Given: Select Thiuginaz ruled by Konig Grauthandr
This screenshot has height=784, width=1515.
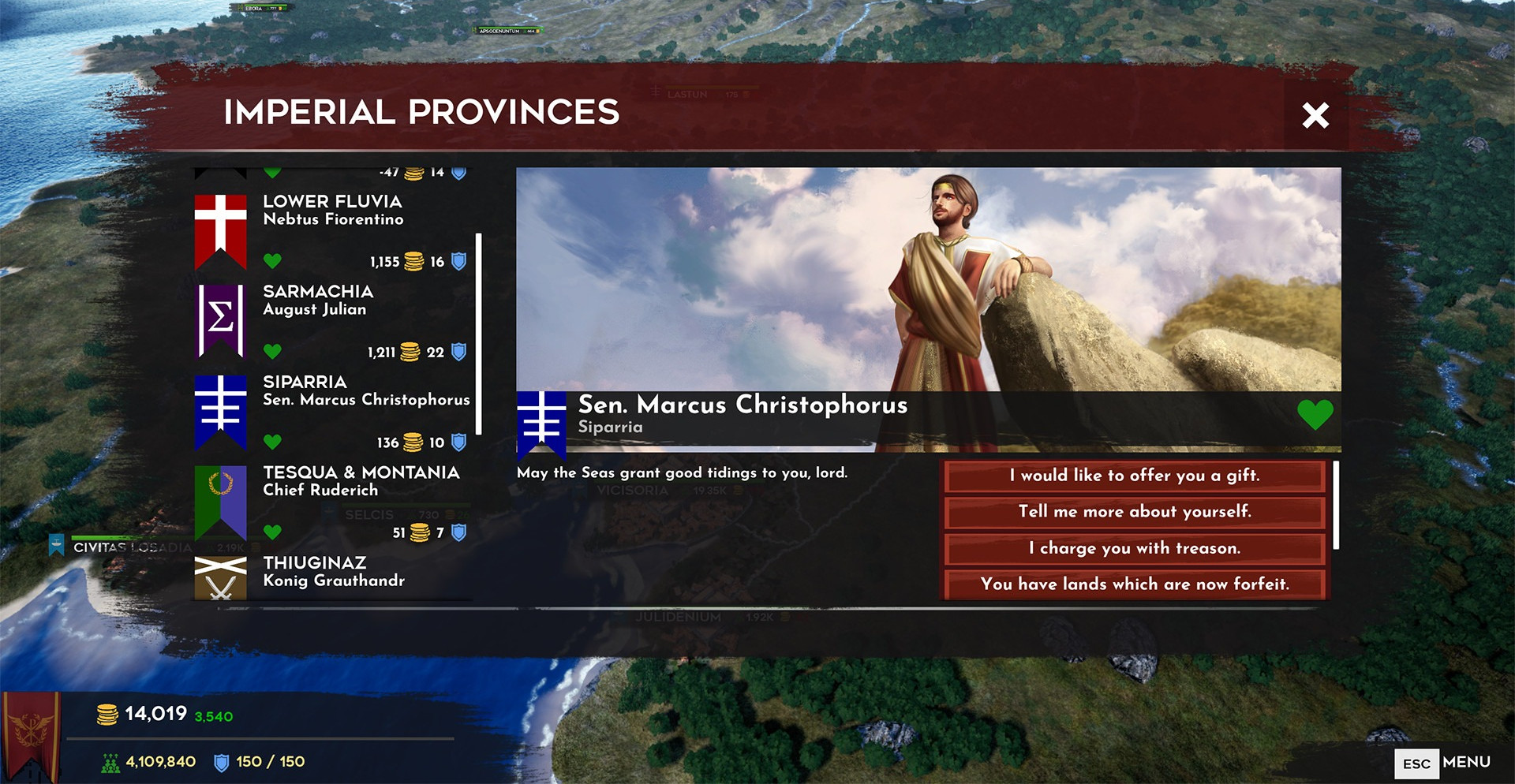Looking at the screenshot, I should click(x=332, y=574).
